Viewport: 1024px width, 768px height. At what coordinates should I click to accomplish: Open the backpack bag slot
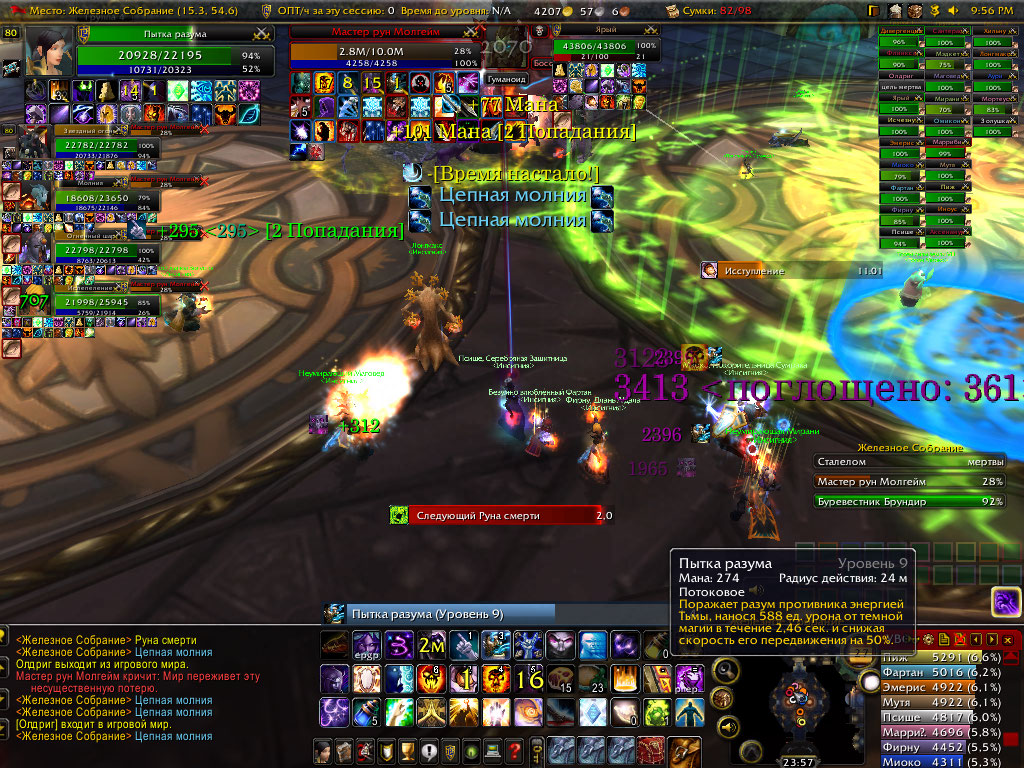683,751
